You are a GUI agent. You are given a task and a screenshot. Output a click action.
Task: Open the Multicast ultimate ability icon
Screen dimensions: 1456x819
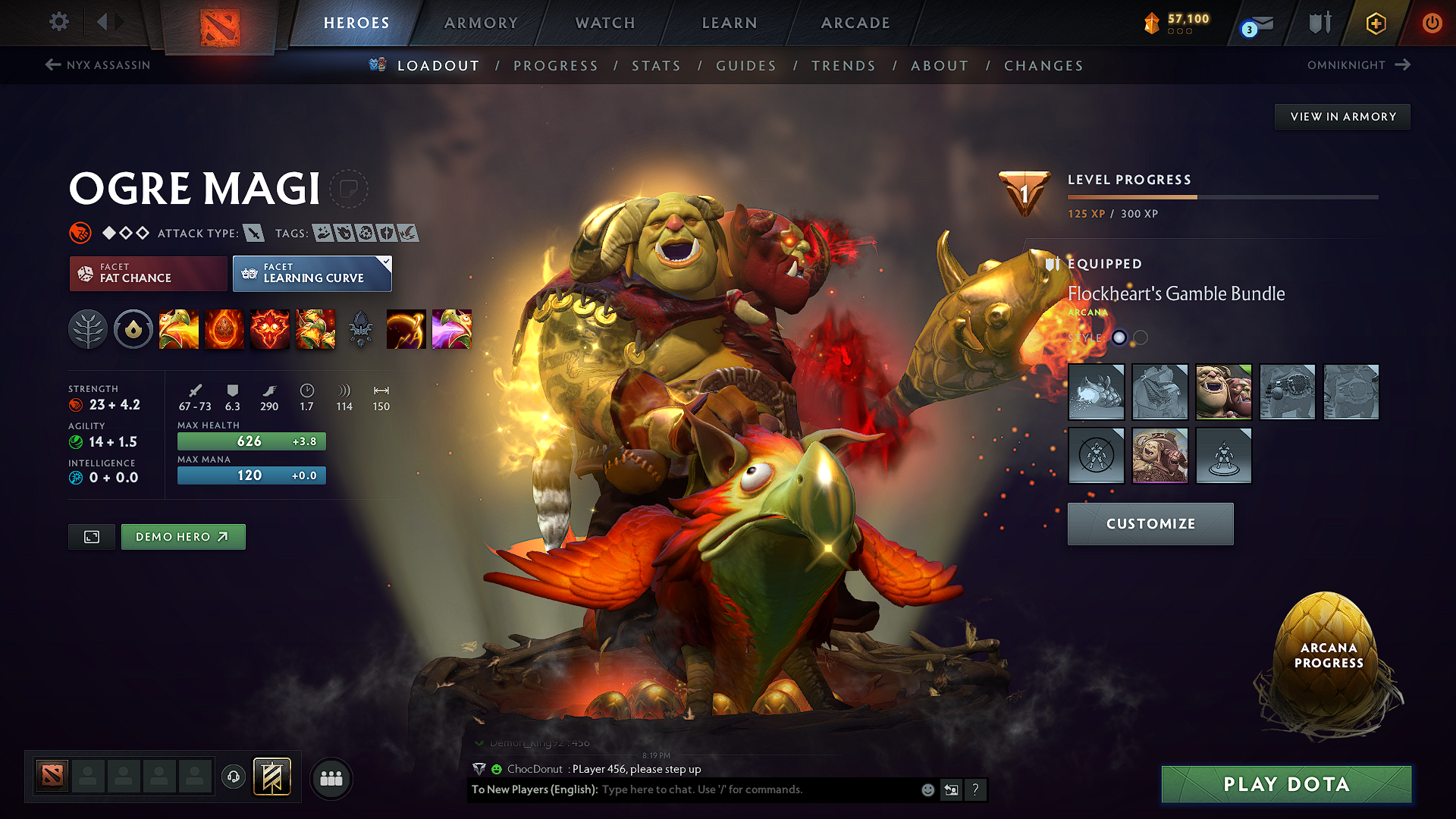tap(315, 329)
